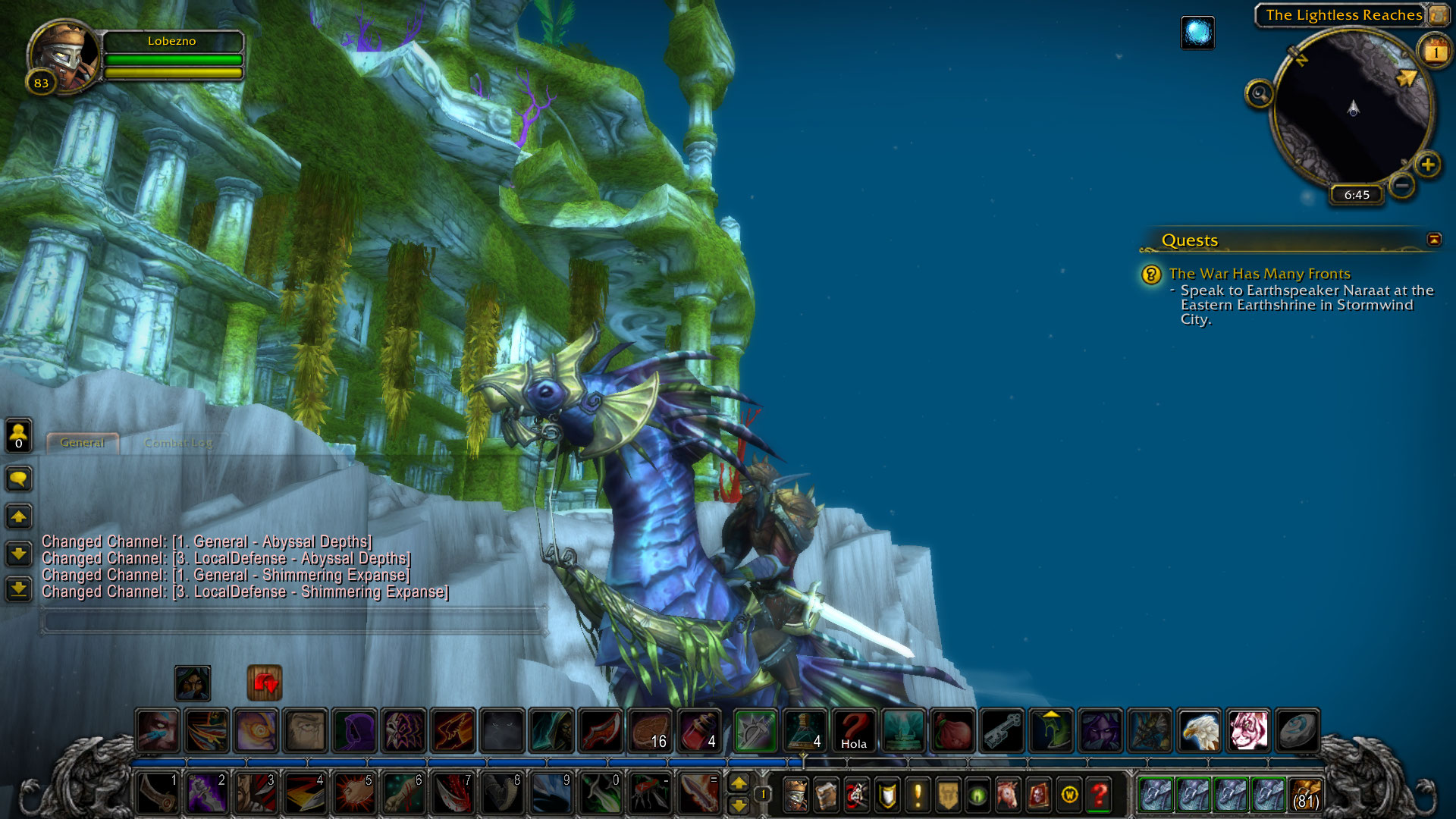Image resolution: width=1456 pixels, height=819 pixels.
Task: Open the spellbook micro button
Action: tap(826, 795)
